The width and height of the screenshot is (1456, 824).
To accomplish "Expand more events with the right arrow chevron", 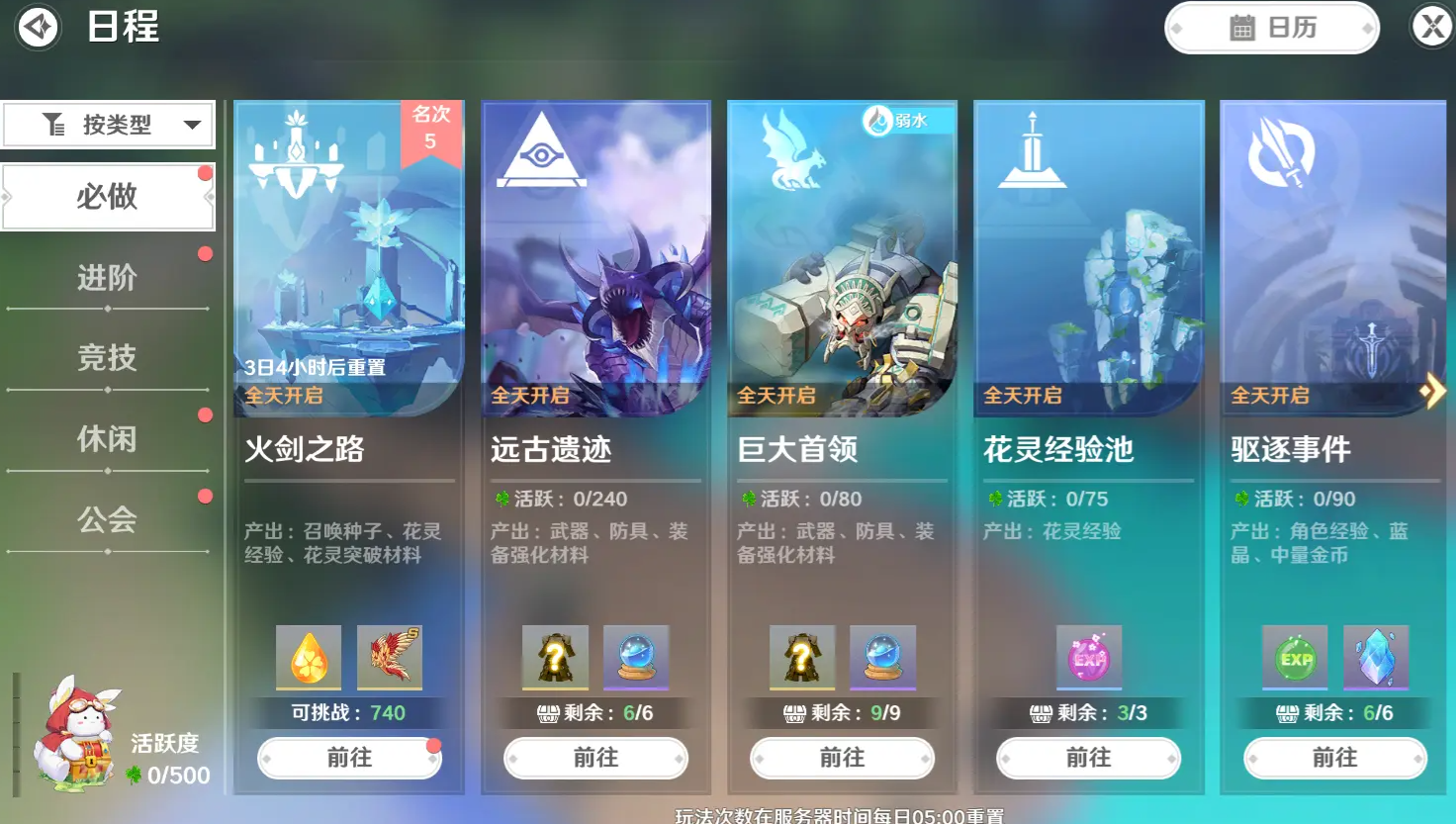I will click(1433, 391).
